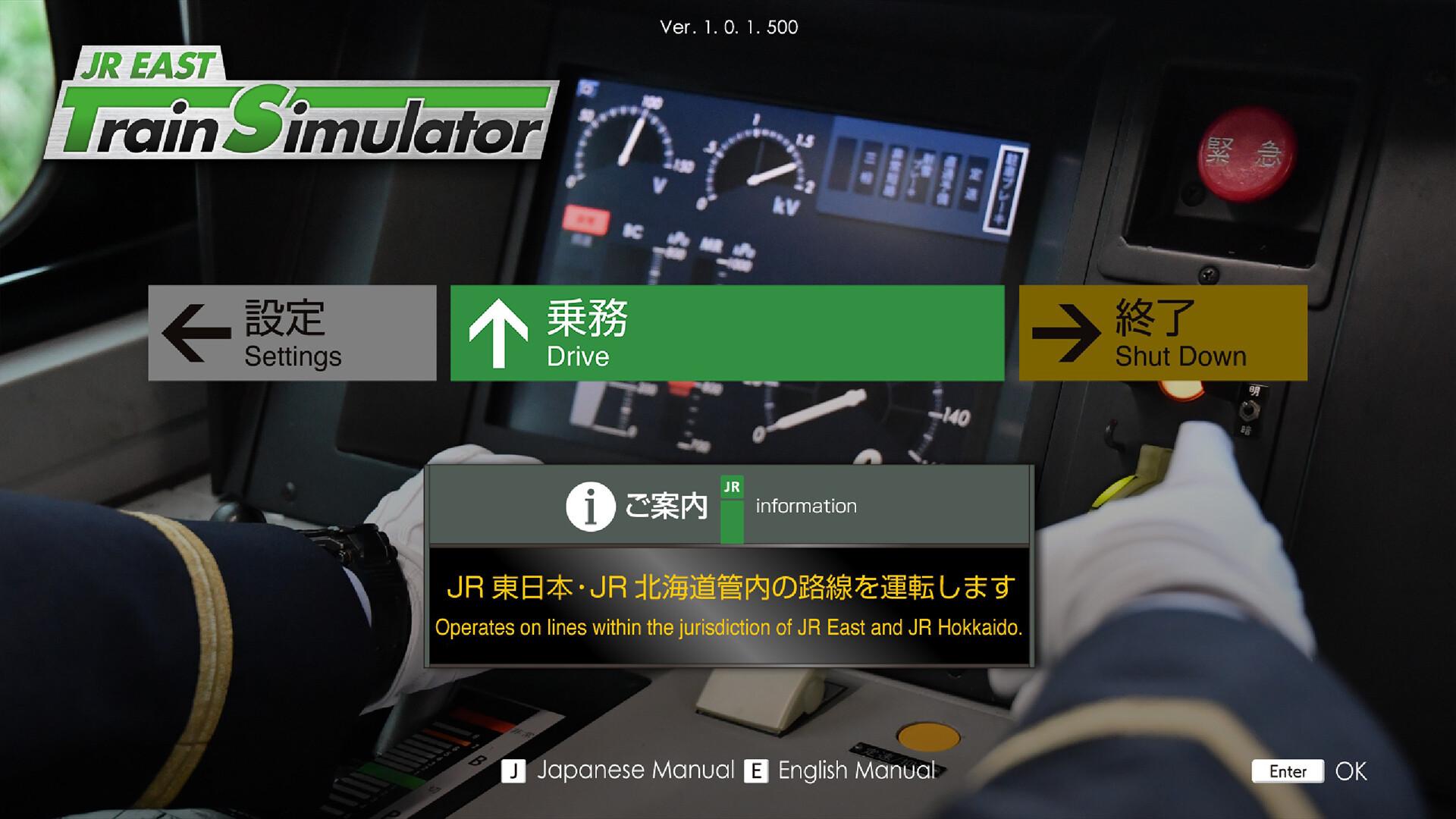
Task: Click the up arrow icon on the Drive option
Action: [497, 332]
